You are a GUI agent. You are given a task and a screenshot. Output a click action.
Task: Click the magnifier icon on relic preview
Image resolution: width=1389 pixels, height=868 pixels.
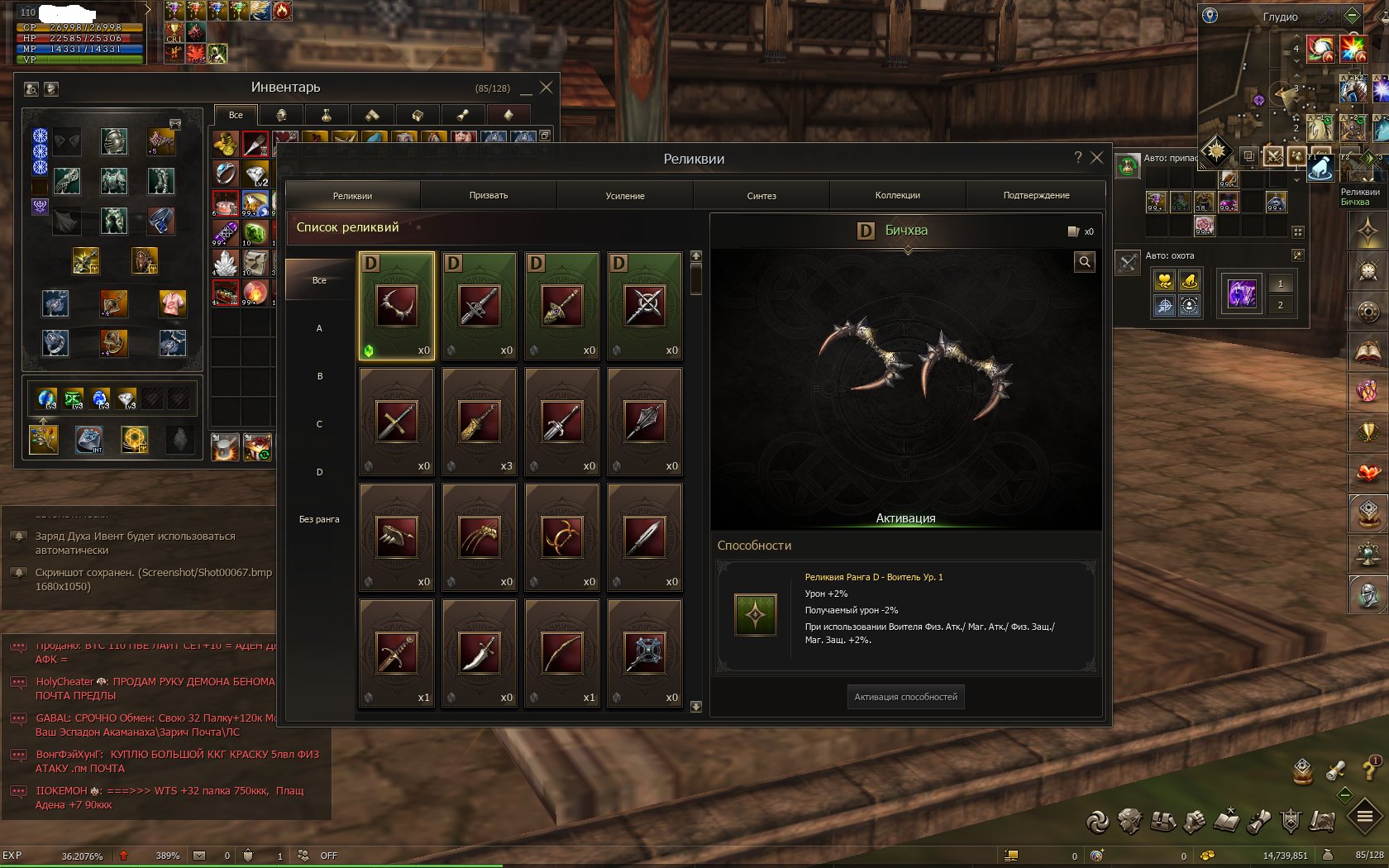coord(1085,262)
